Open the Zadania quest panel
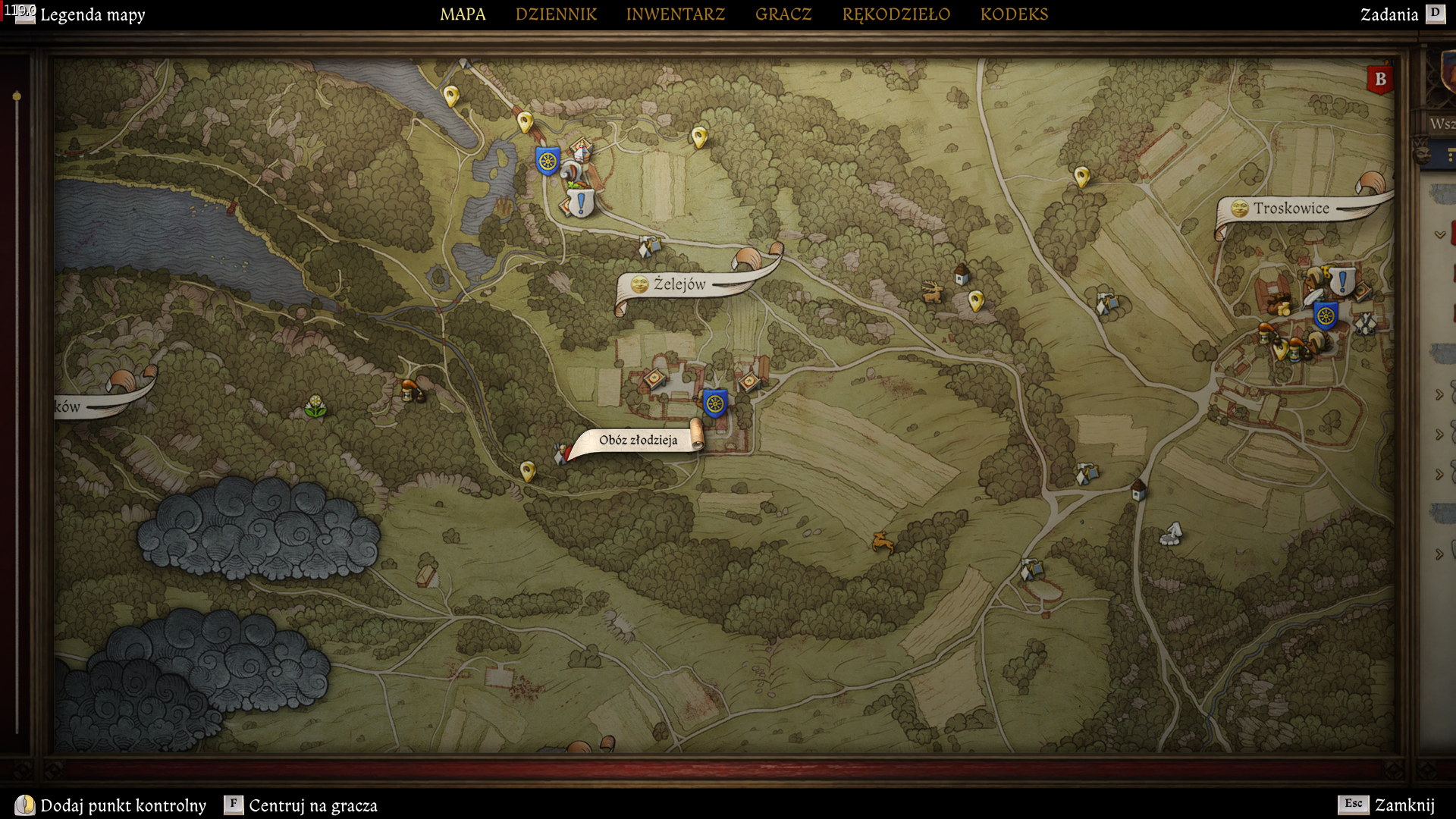 click(1389, 14)
